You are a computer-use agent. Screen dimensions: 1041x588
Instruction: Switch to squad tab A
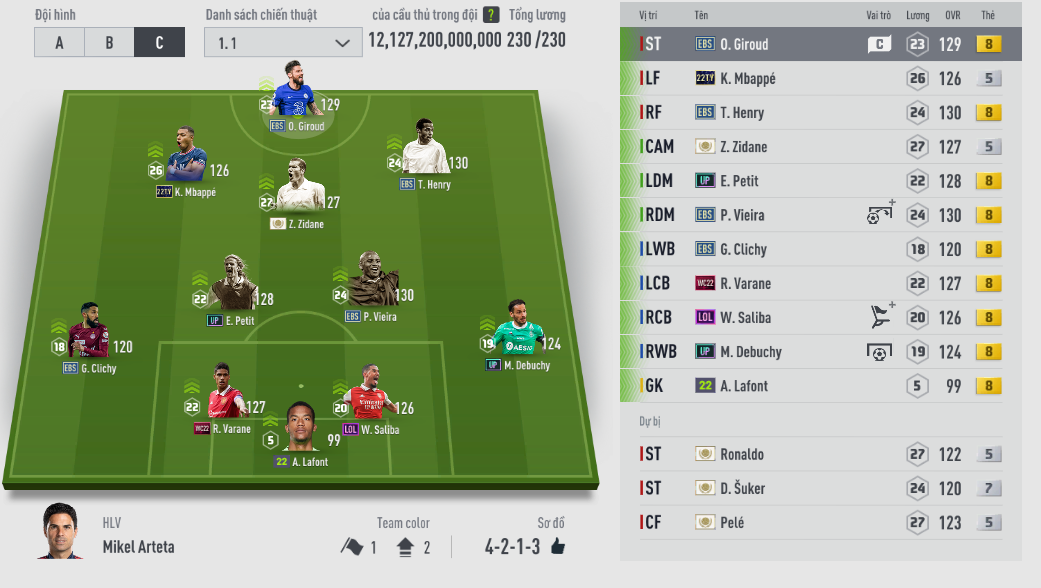tap(59, 42)
